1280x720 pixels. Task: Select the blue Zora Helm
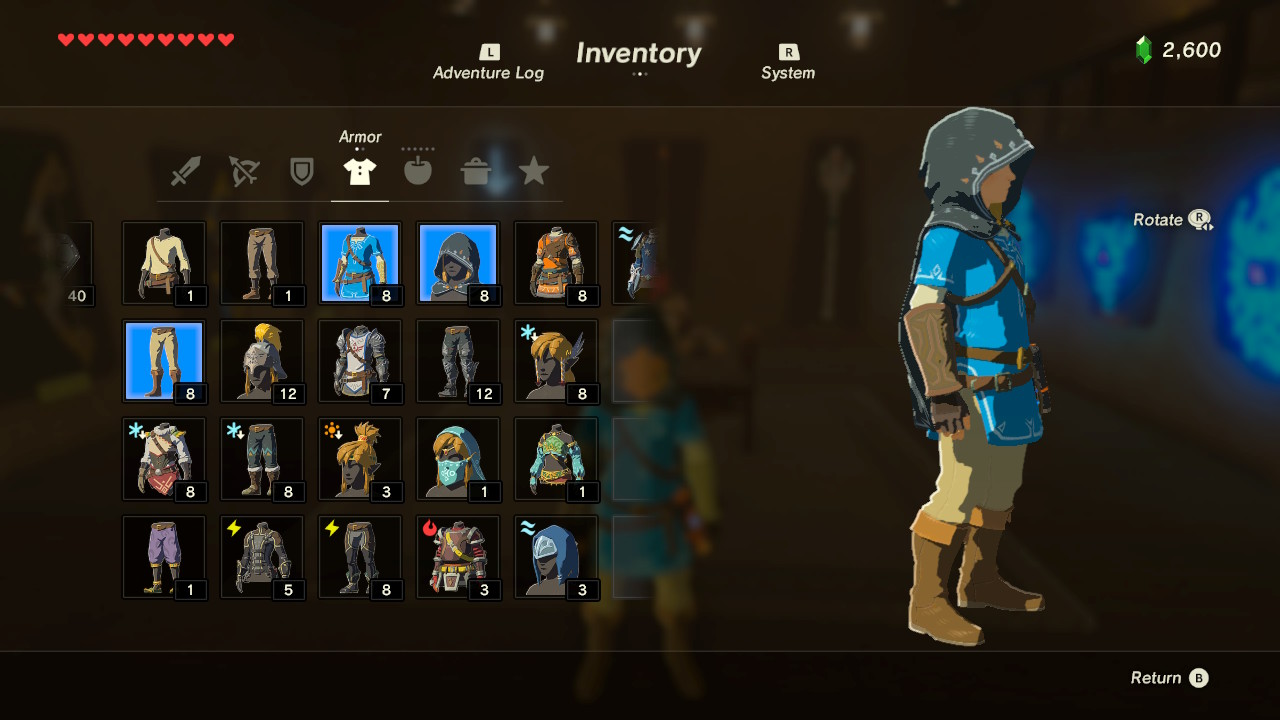tap(556, 557)
